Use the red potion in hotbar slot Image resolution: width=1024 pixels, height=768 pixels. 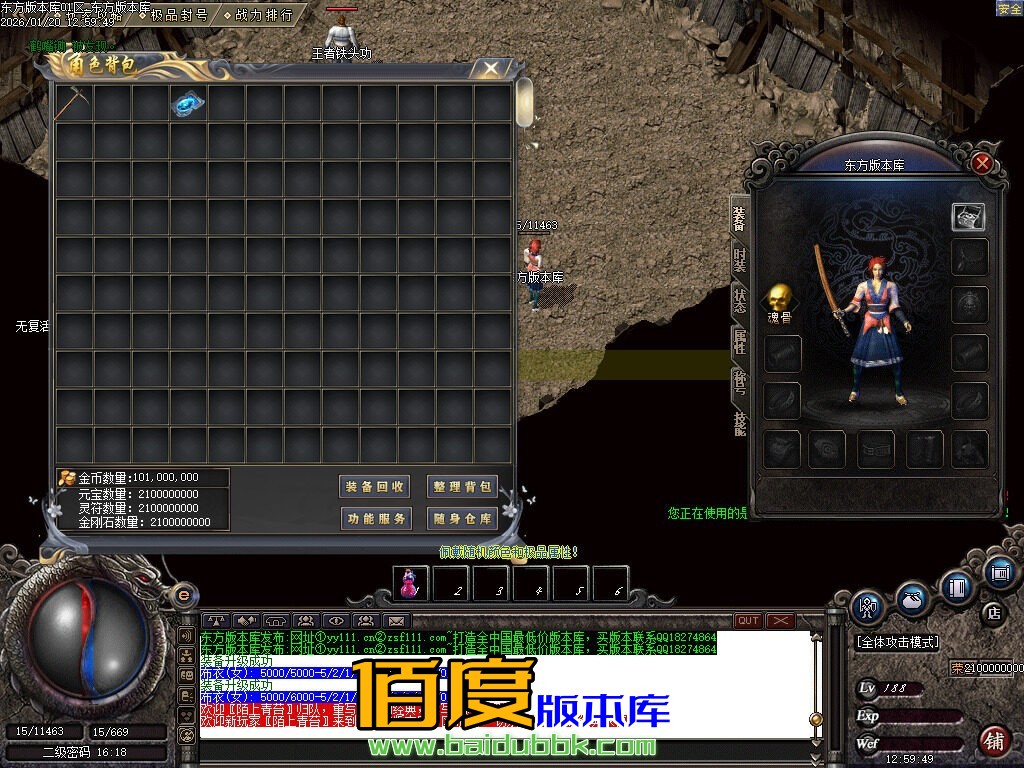[410, 582]
